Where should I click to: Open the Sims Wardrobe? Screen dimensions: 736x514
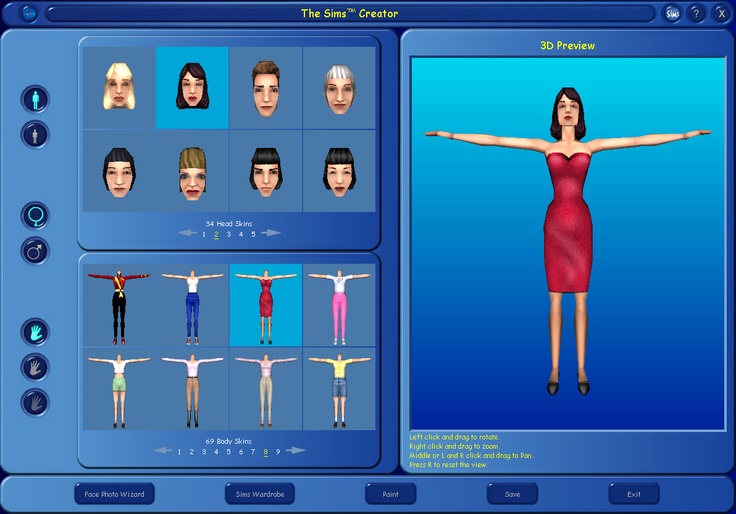pos(258,494)
